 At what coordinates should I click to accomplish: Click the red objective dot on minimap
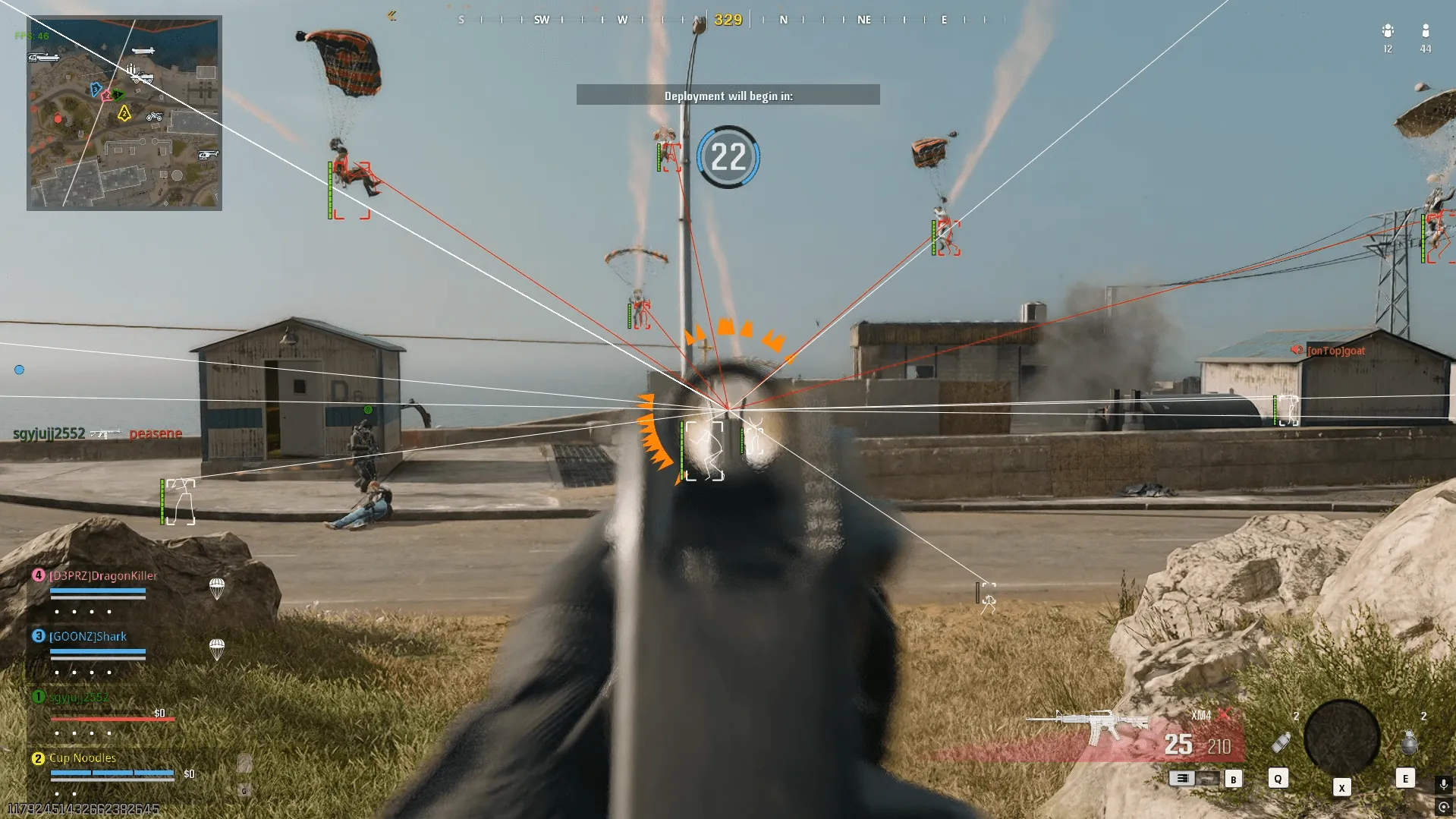point(58,119)
